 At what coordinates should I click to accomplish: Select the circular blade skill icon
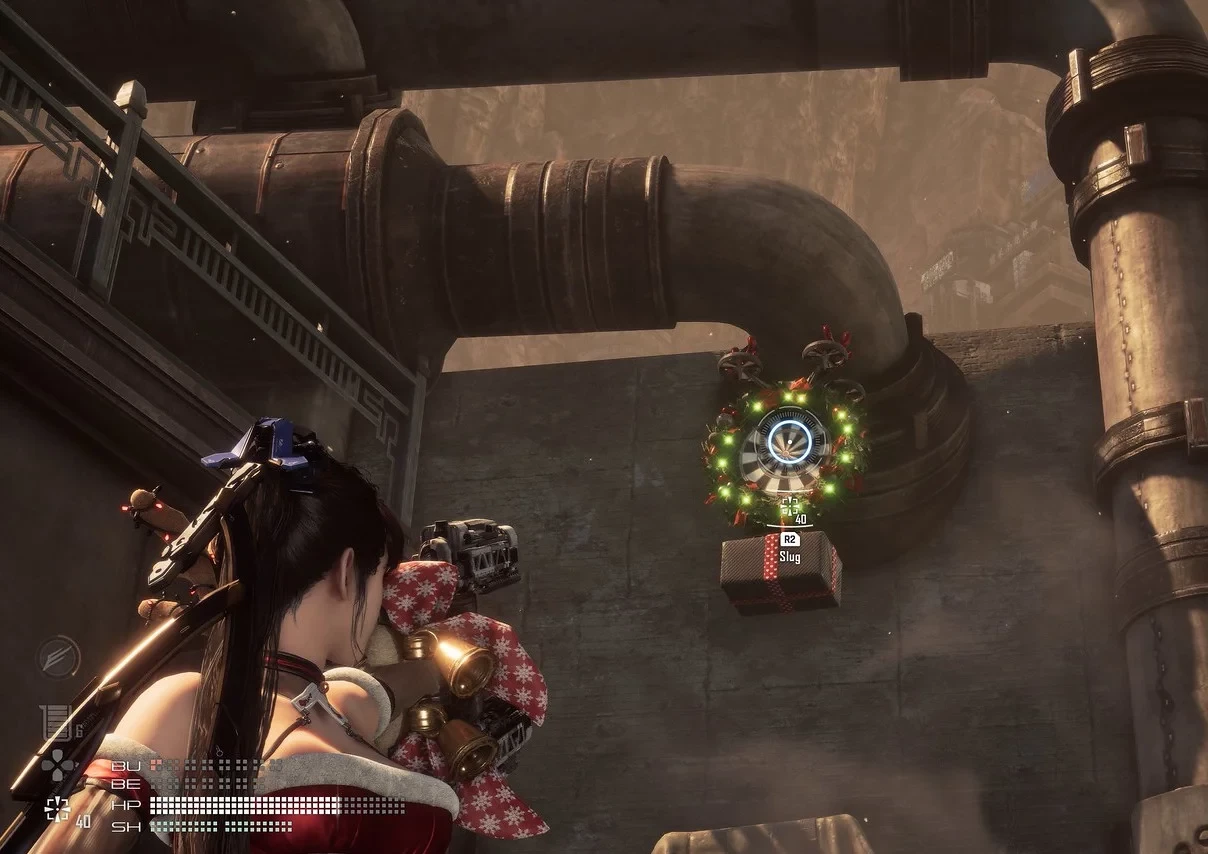coord(59,657)
